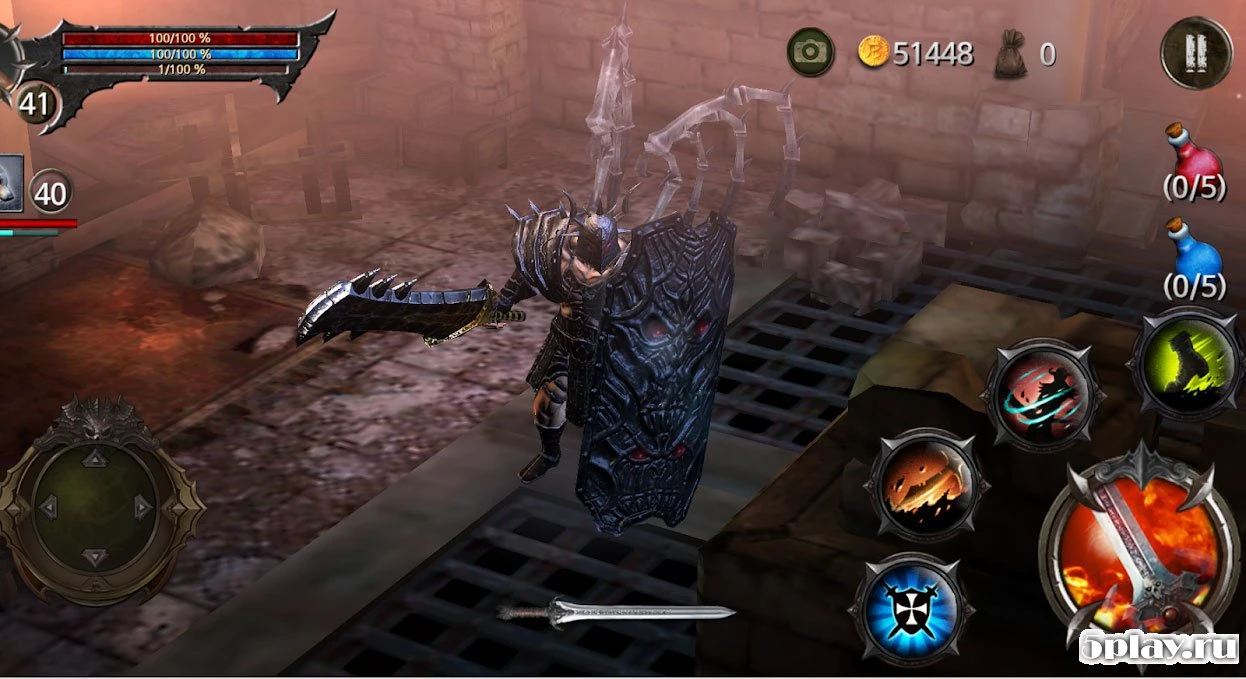Select the level 40 companion portrait

click(10, 183)
